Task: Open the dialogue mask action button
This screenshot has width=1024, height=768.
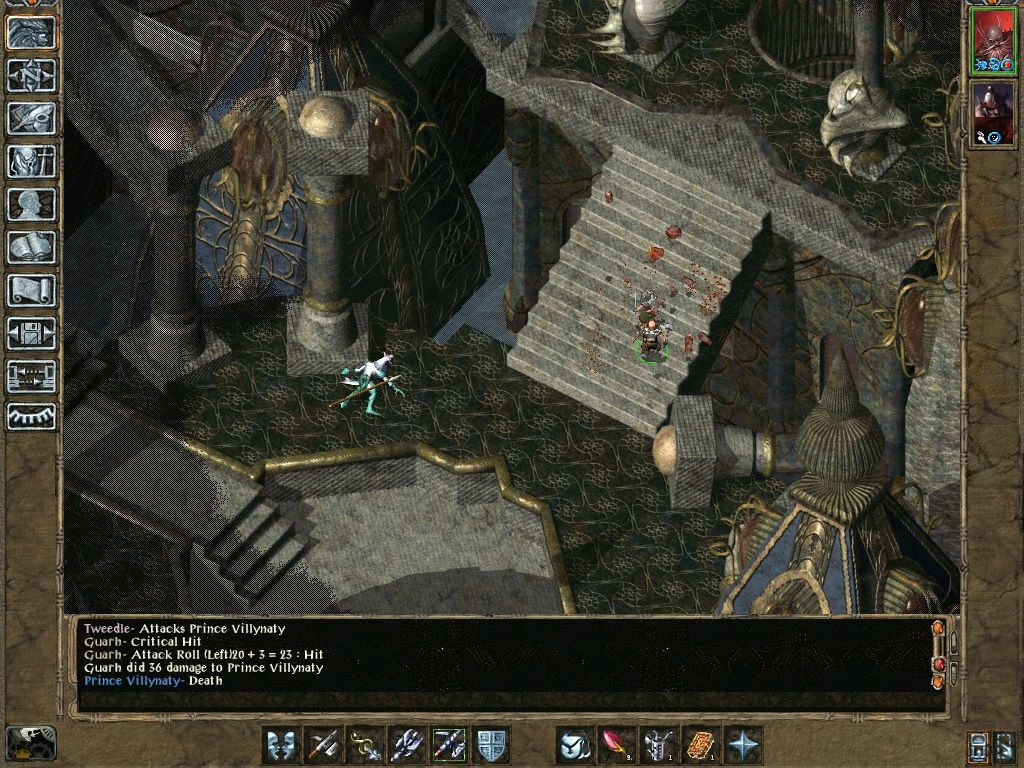Action: coord(281,745)
